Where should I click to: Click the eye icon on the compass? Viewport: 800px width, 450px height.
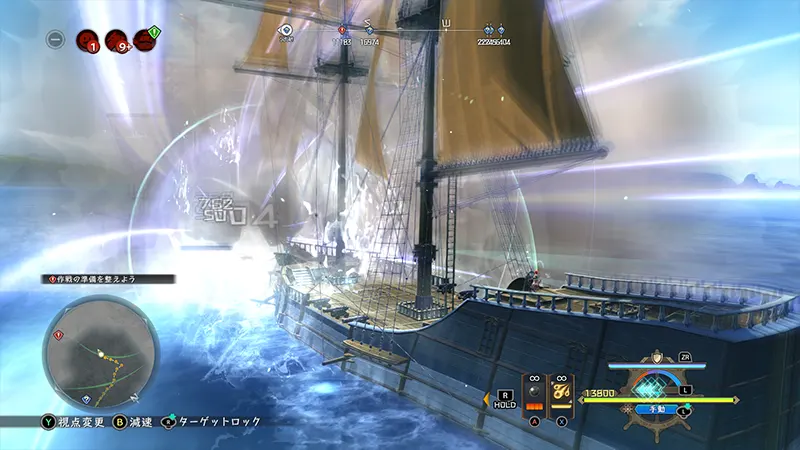pyautogui.click(x=286, y=31)
